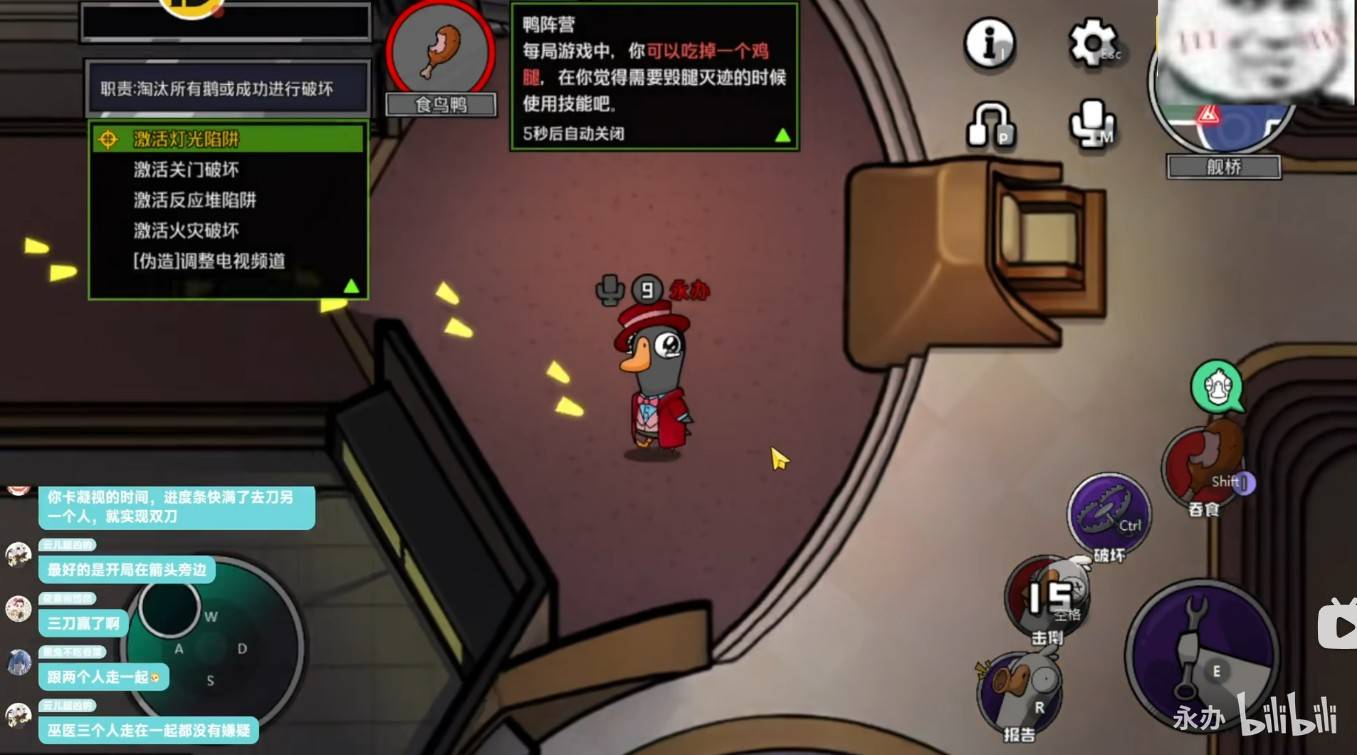Select the 激活灯光陷阱 task entry
The height and width of the screenshot is (755, 1357).
(x=187, y=139)
